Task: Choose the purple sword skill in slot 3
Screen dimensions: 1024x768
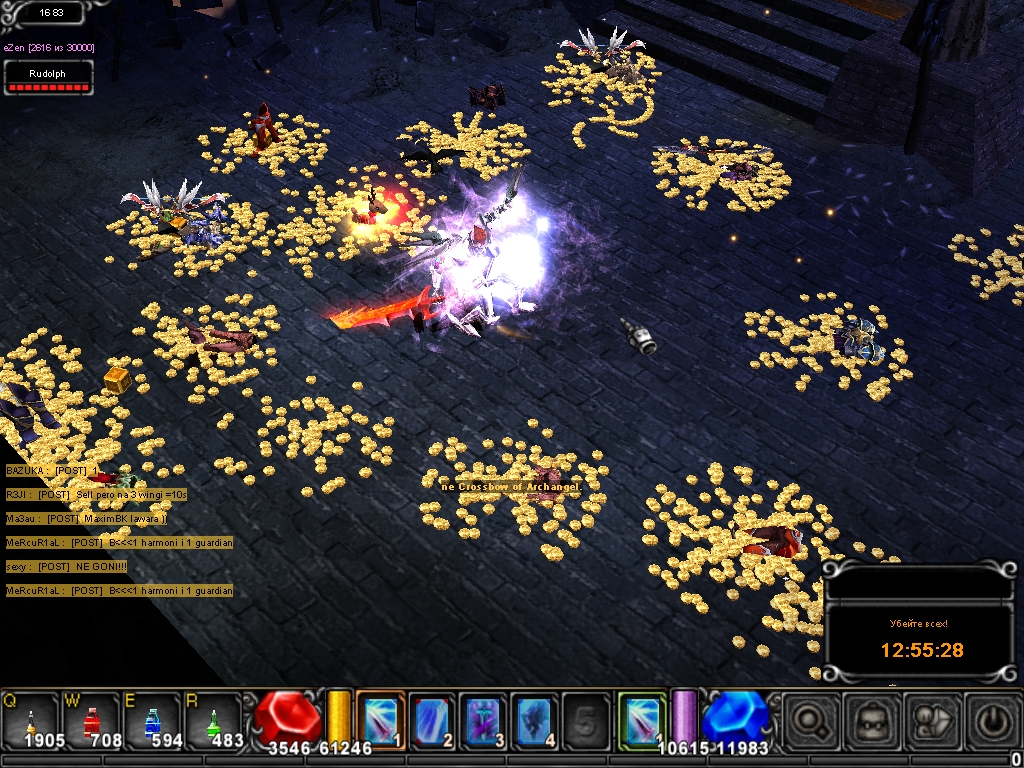Action: pos(484,719)
